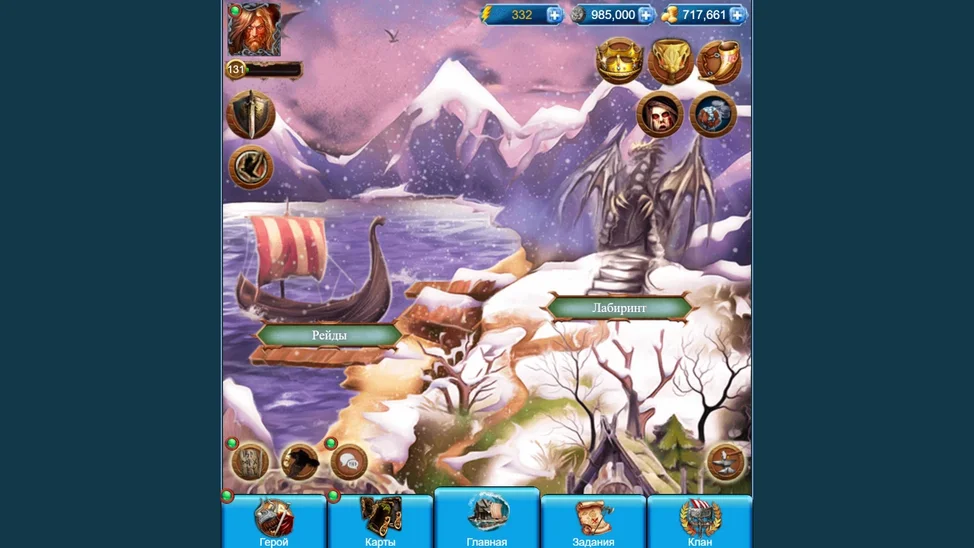Open the hero portrait profile

coord(254,30)
